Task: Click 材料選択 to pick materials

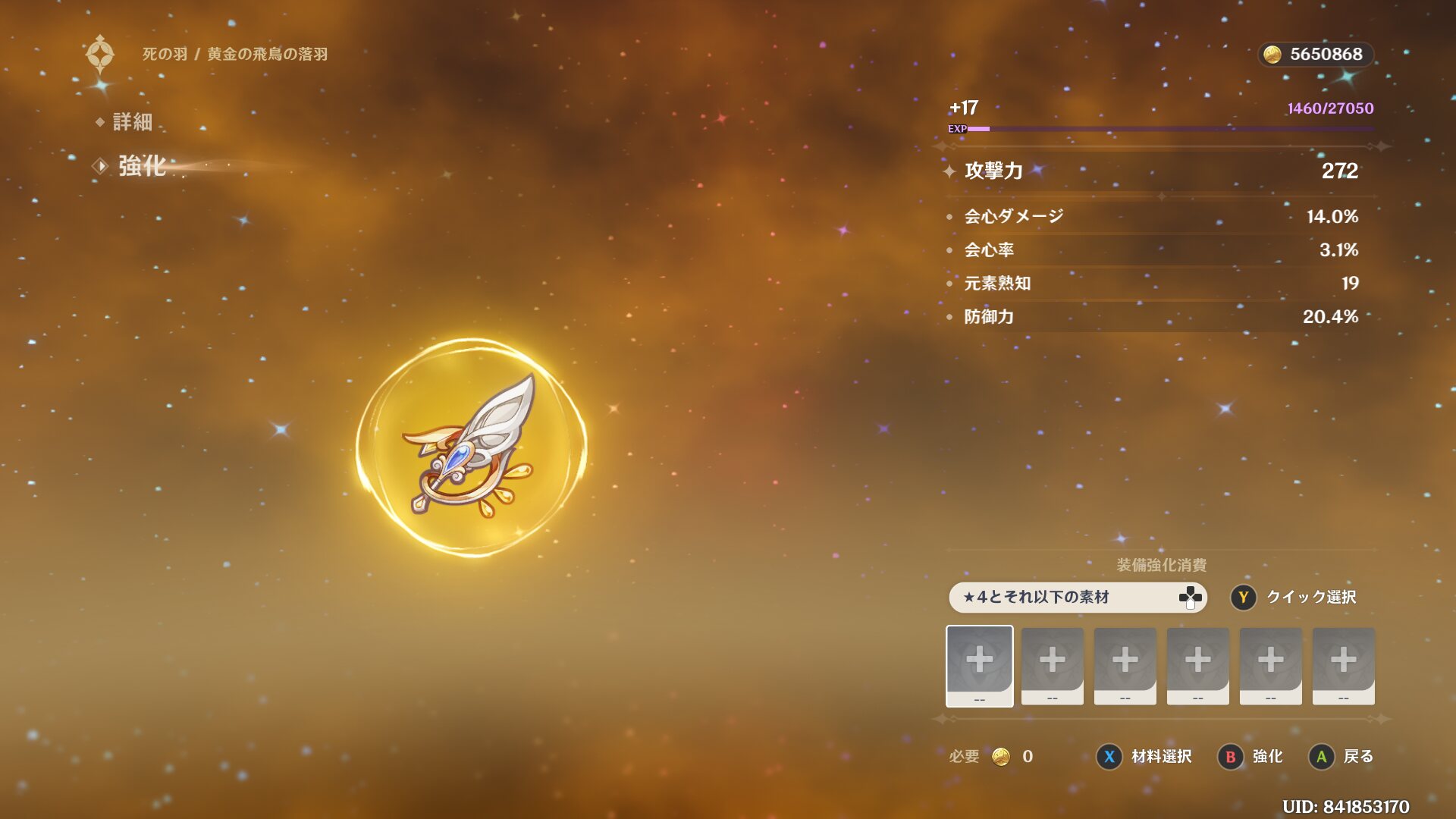Action: 1145,756
